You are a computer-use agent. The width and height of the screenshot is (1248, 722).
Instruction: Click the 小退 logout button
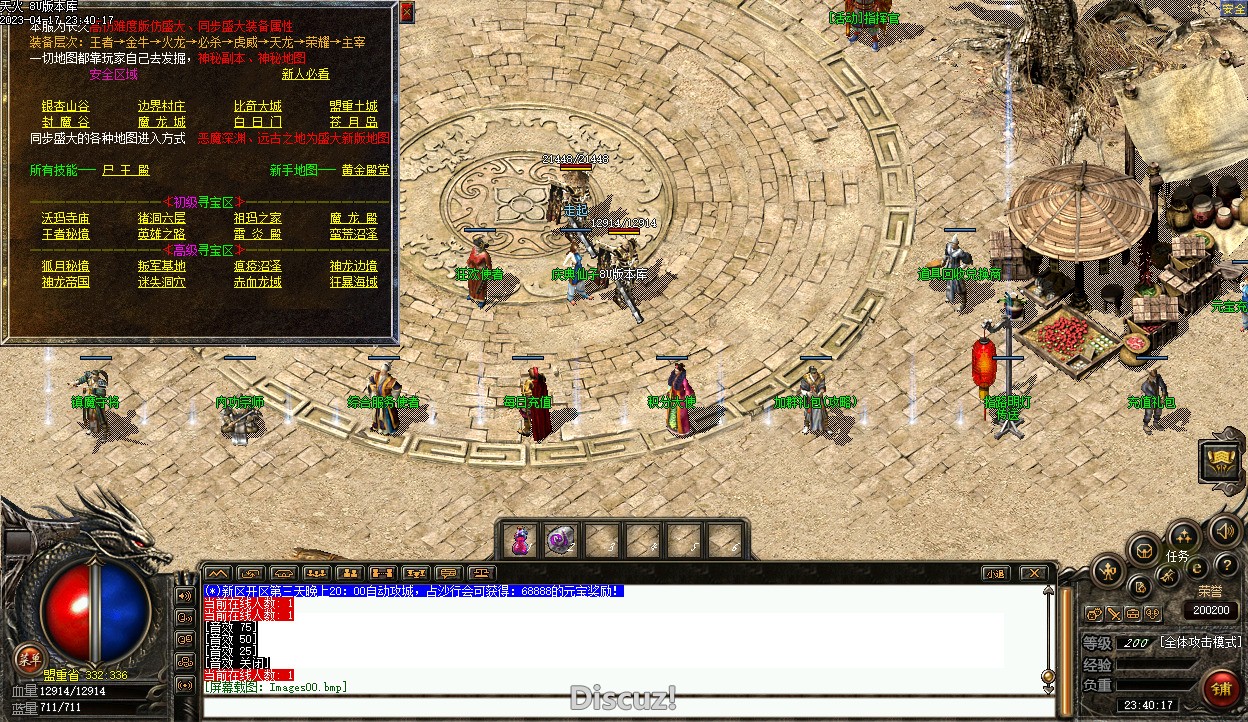click(994, 574)
